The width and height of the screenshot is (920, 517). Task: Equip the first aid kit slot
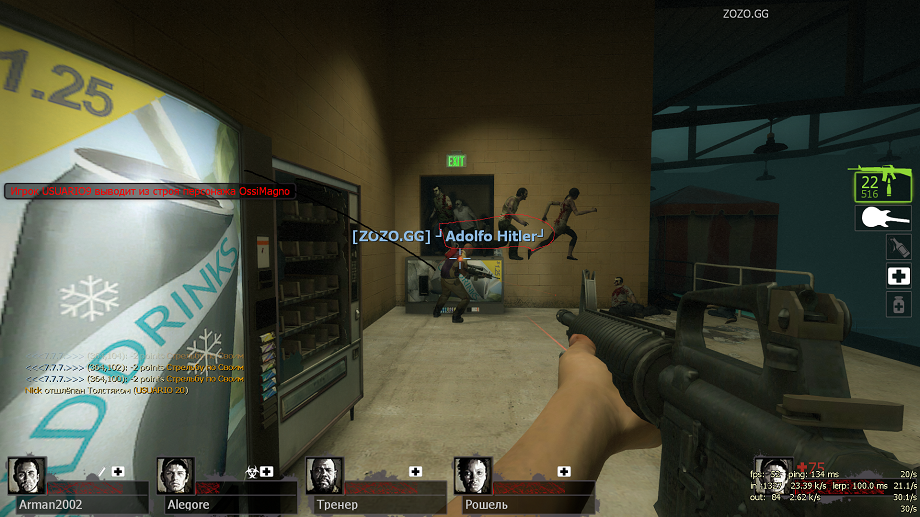pos(897,276)
